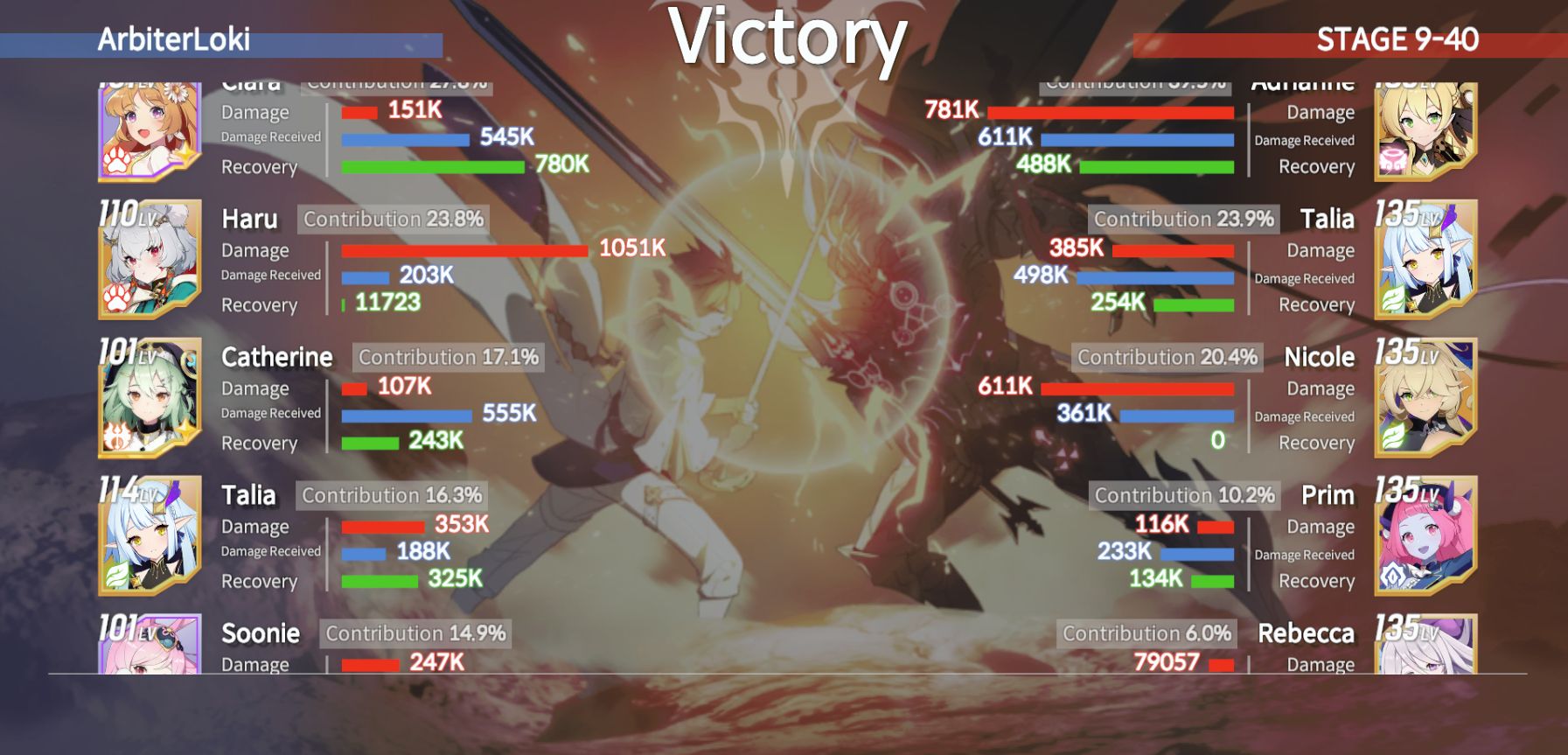
Task: Click Haru's Contribution 23.8% label
Action: pos(393,220)
